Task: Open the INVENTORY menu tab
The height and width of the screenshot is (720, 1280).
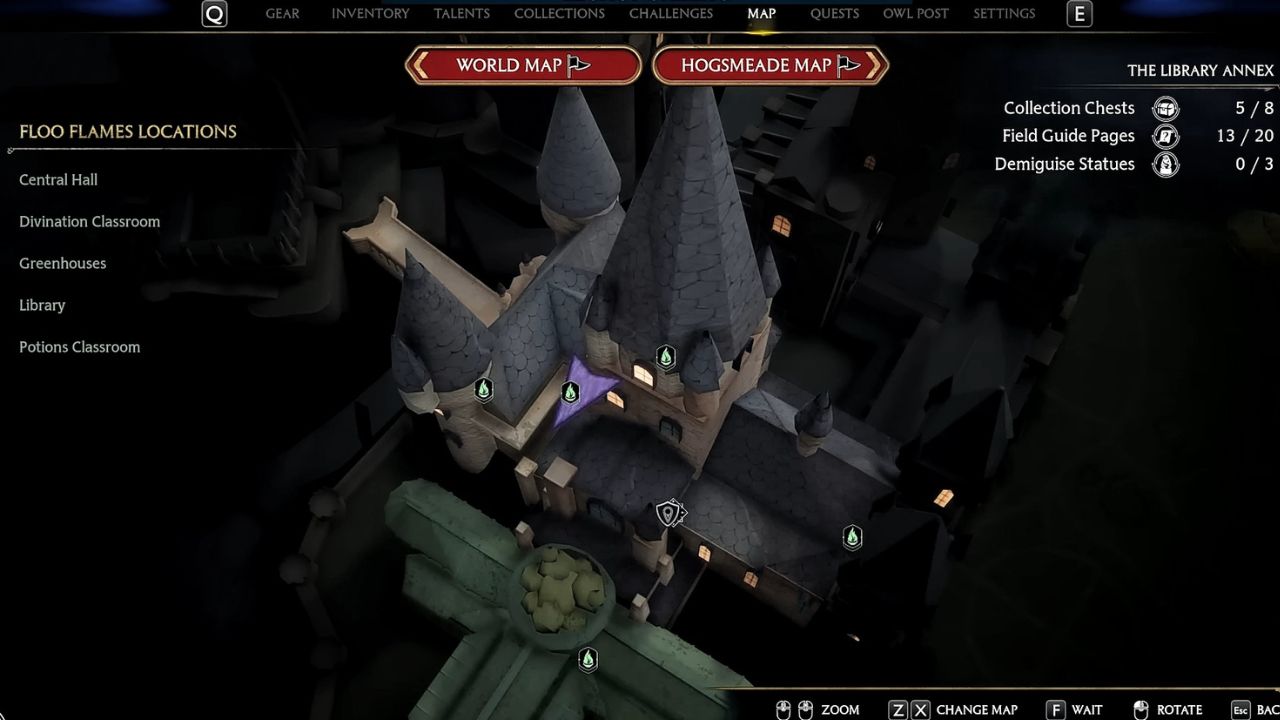Action: 369,13
